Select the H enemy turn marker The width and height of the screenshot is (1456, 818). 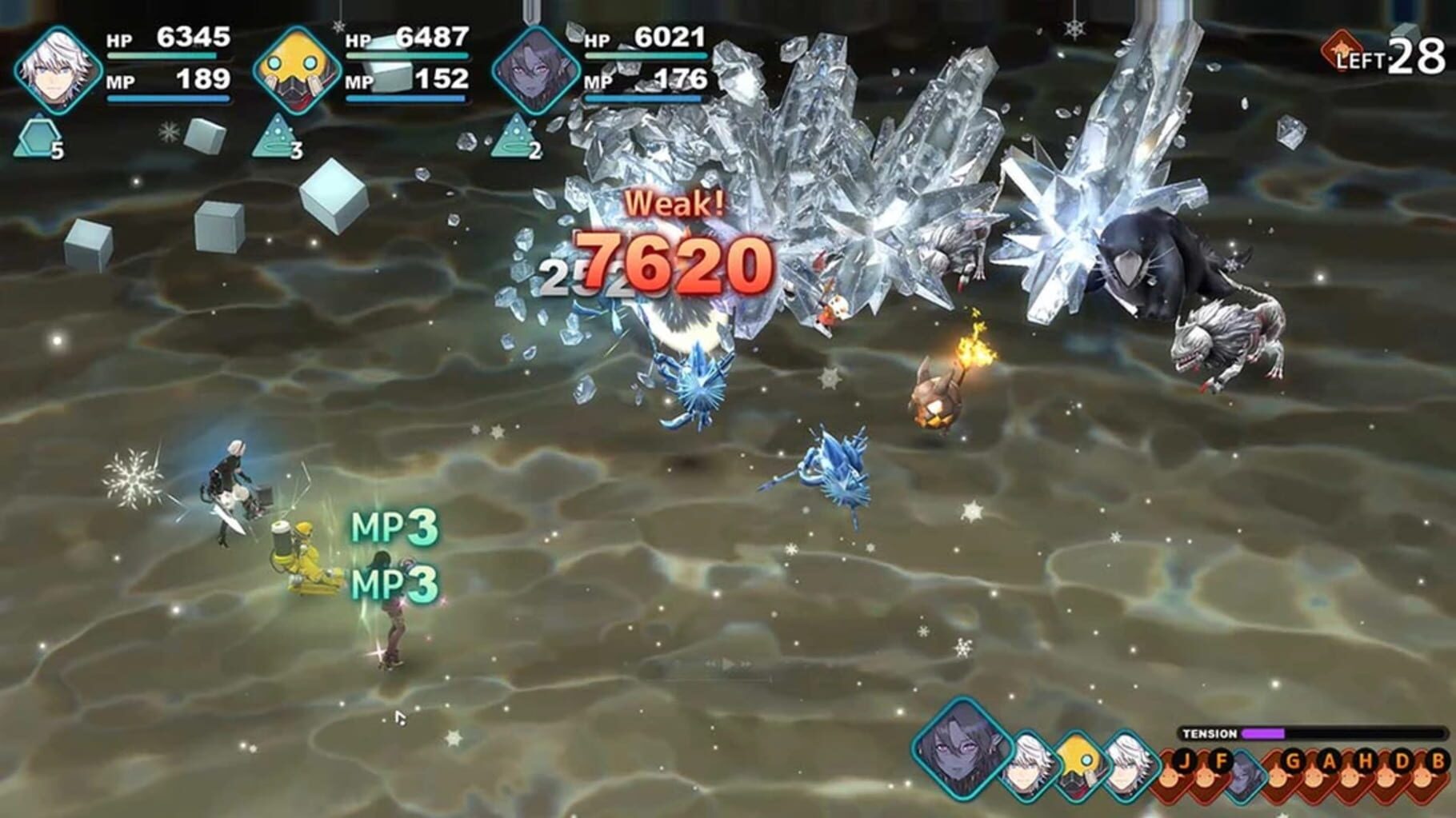pos(1365,761)
